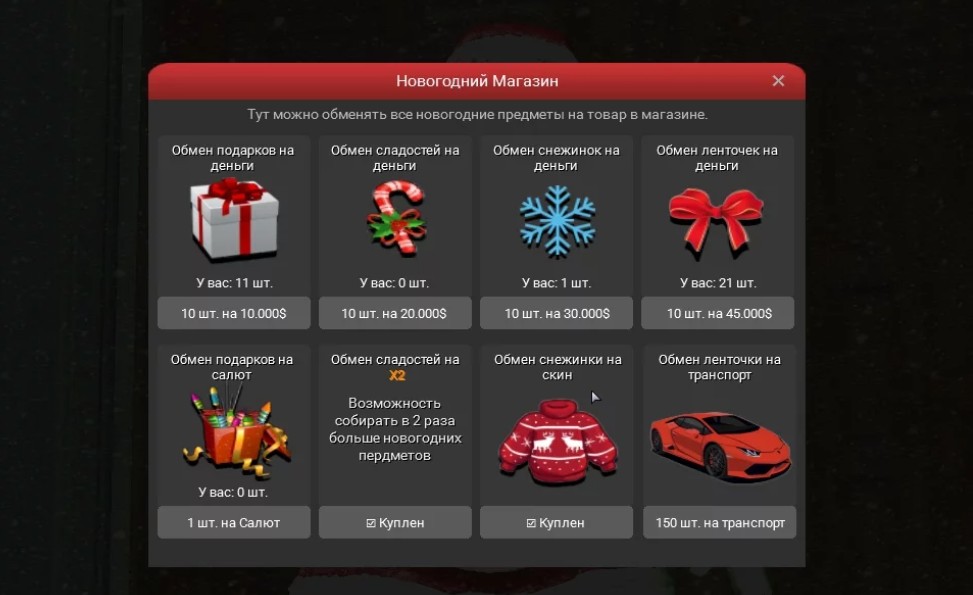Screen dimensions: 973x595
Task: Choose the '10 шт. на 45.000$' ribbons button
Action: [x=718, y=313]
